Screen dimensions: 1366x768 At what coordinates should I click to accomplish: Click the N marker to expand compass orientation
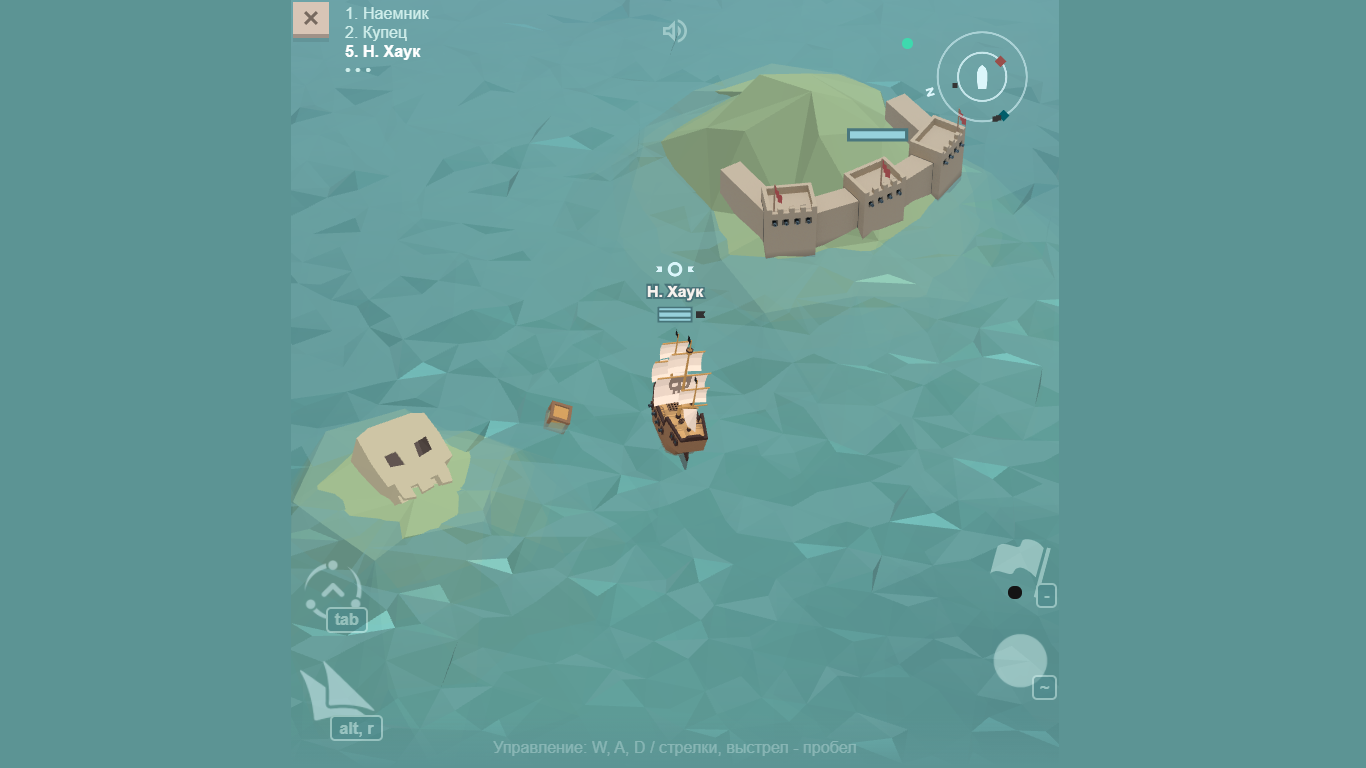tap(932, 91)
